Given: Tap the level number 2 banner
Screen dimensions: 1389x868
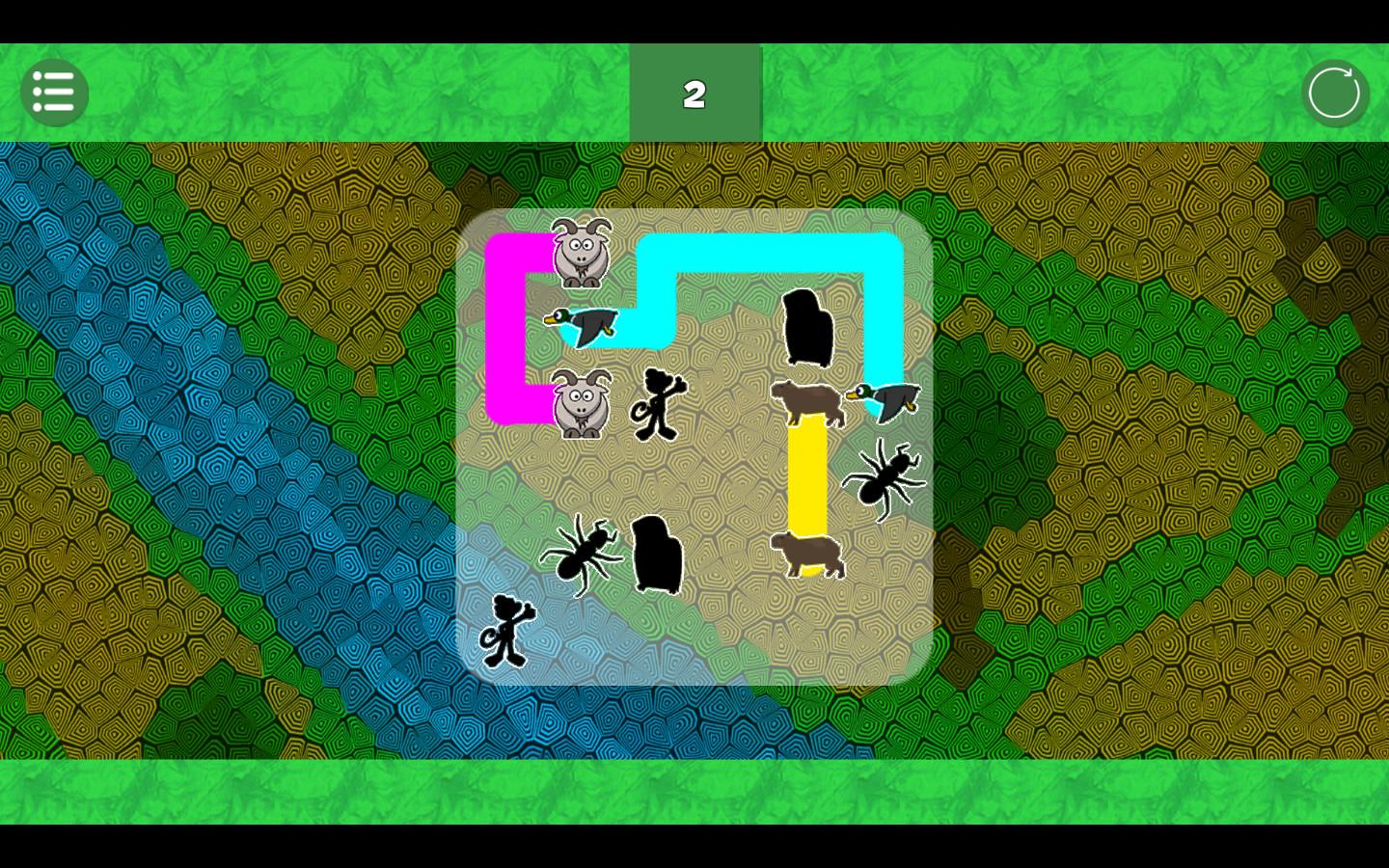Looking at the screenshot, I should click(695, 94).
